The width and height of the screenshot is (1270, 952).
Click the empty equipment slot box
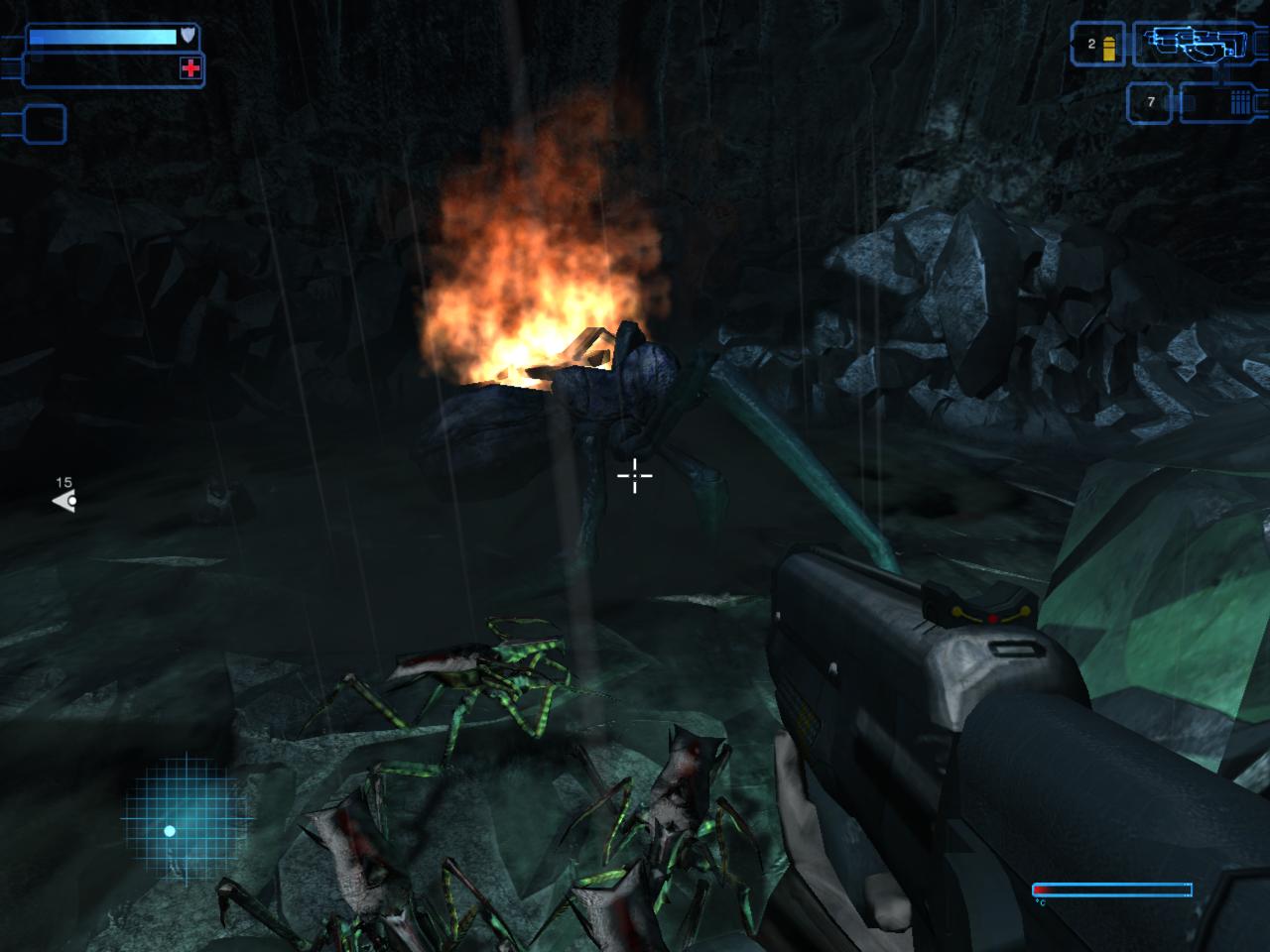coord(42,124)
